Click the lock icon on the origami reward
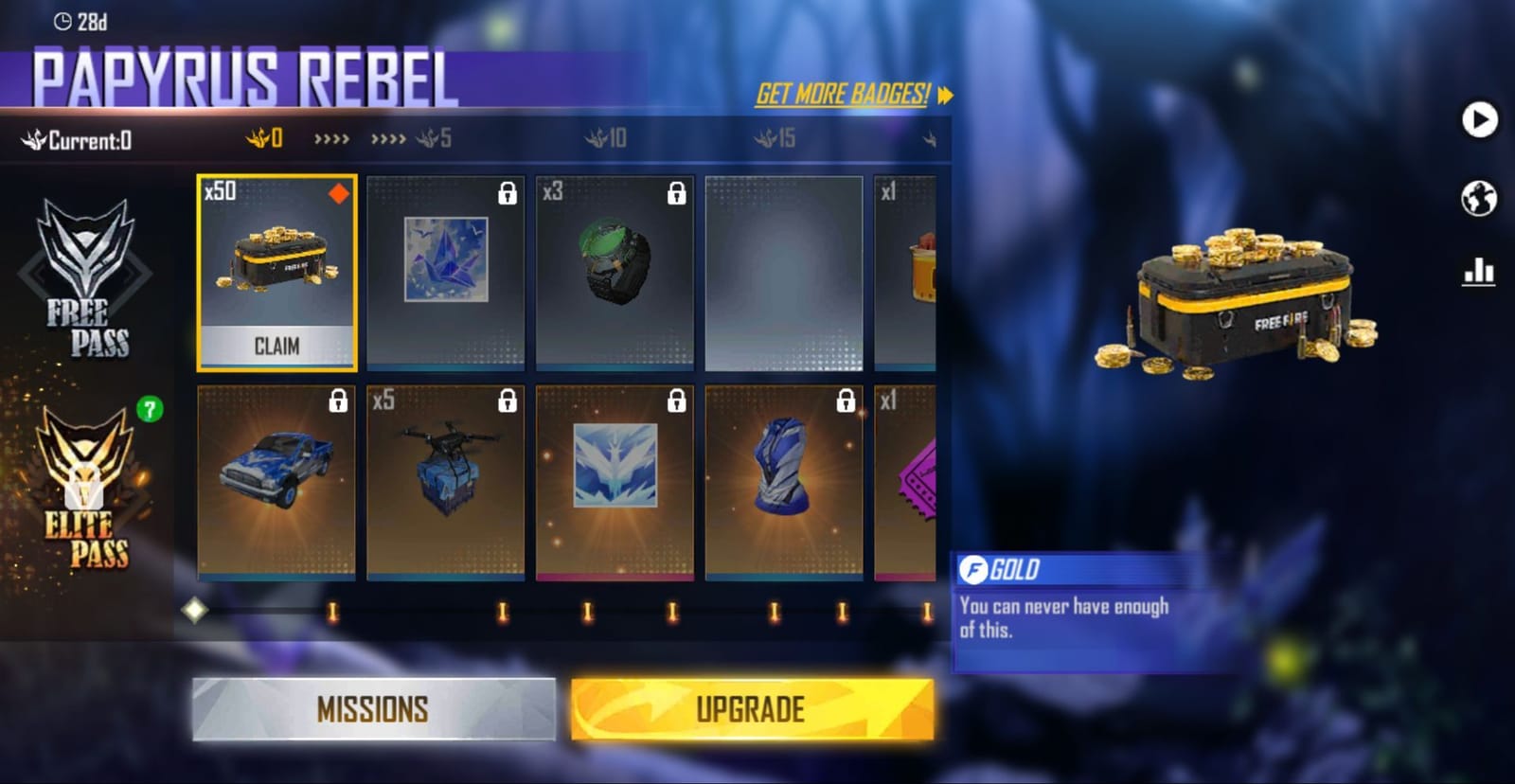 (x=507, y=192)
